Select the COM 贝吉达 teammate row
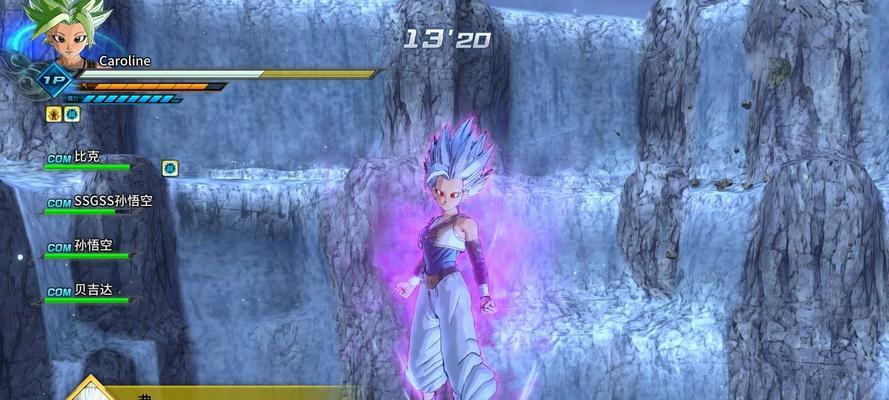The width and height of the screenshot is (889, 400). point(86,292)
